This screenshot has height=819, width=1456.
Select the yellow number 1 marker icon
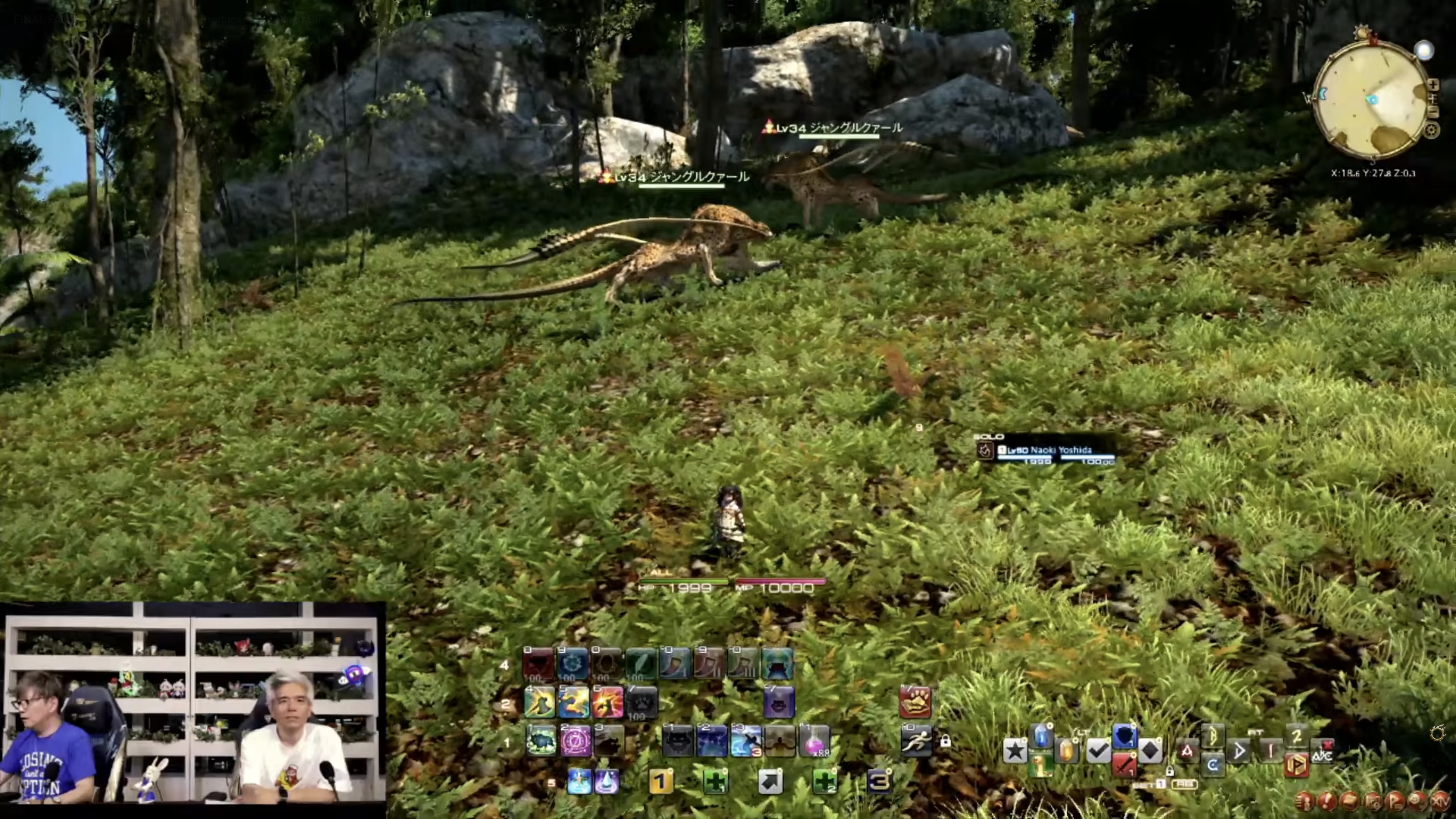pos(661,782)
